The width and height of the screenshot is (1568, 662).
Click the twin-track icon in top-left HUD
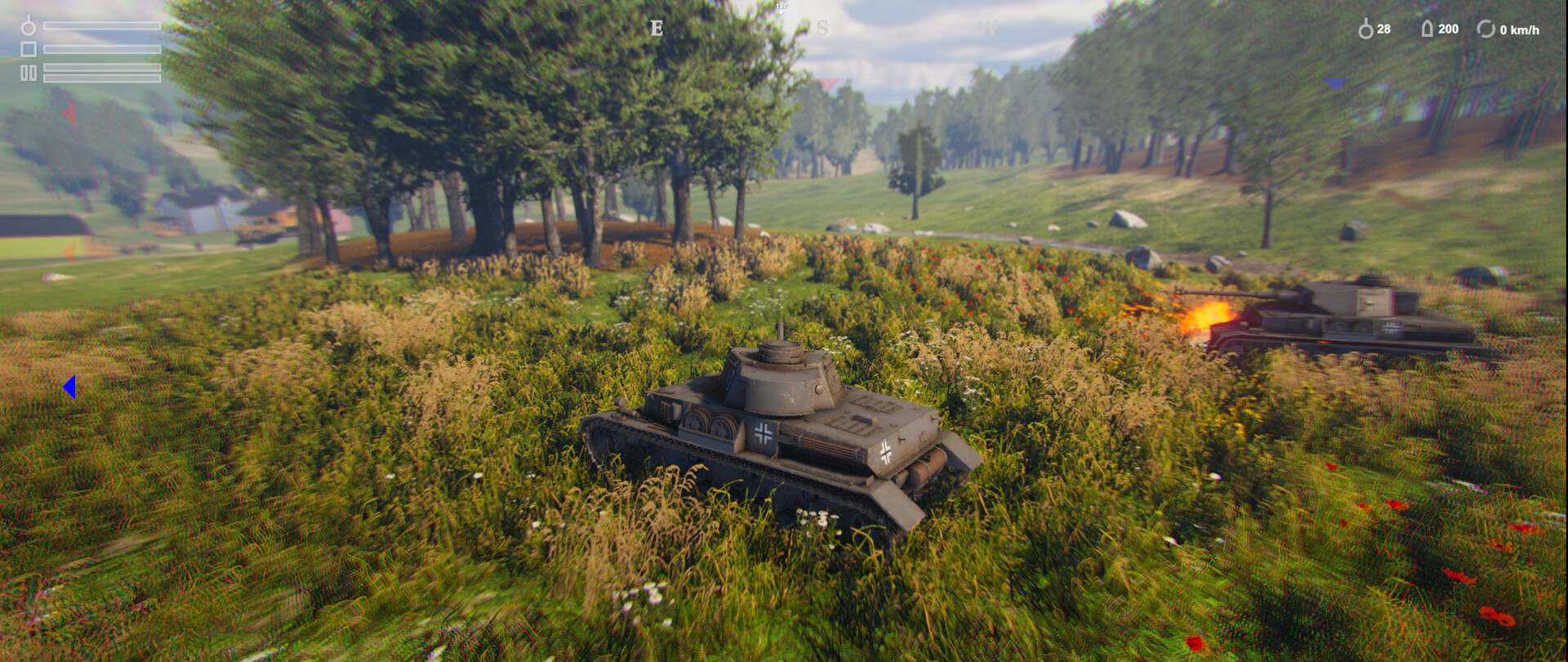29,74
